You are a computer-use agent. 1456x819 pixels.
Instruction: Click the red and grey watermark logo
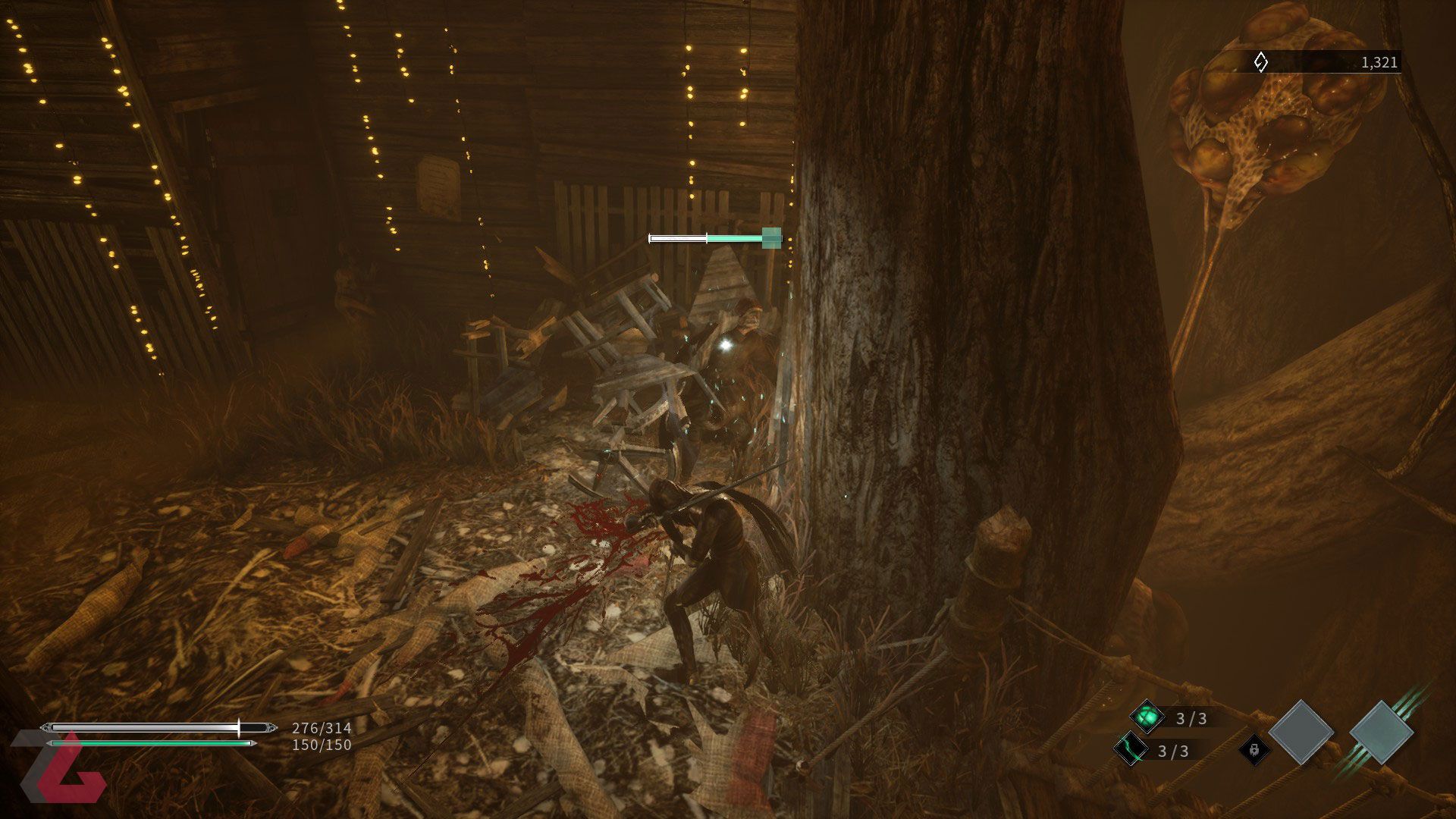[61, 767]
